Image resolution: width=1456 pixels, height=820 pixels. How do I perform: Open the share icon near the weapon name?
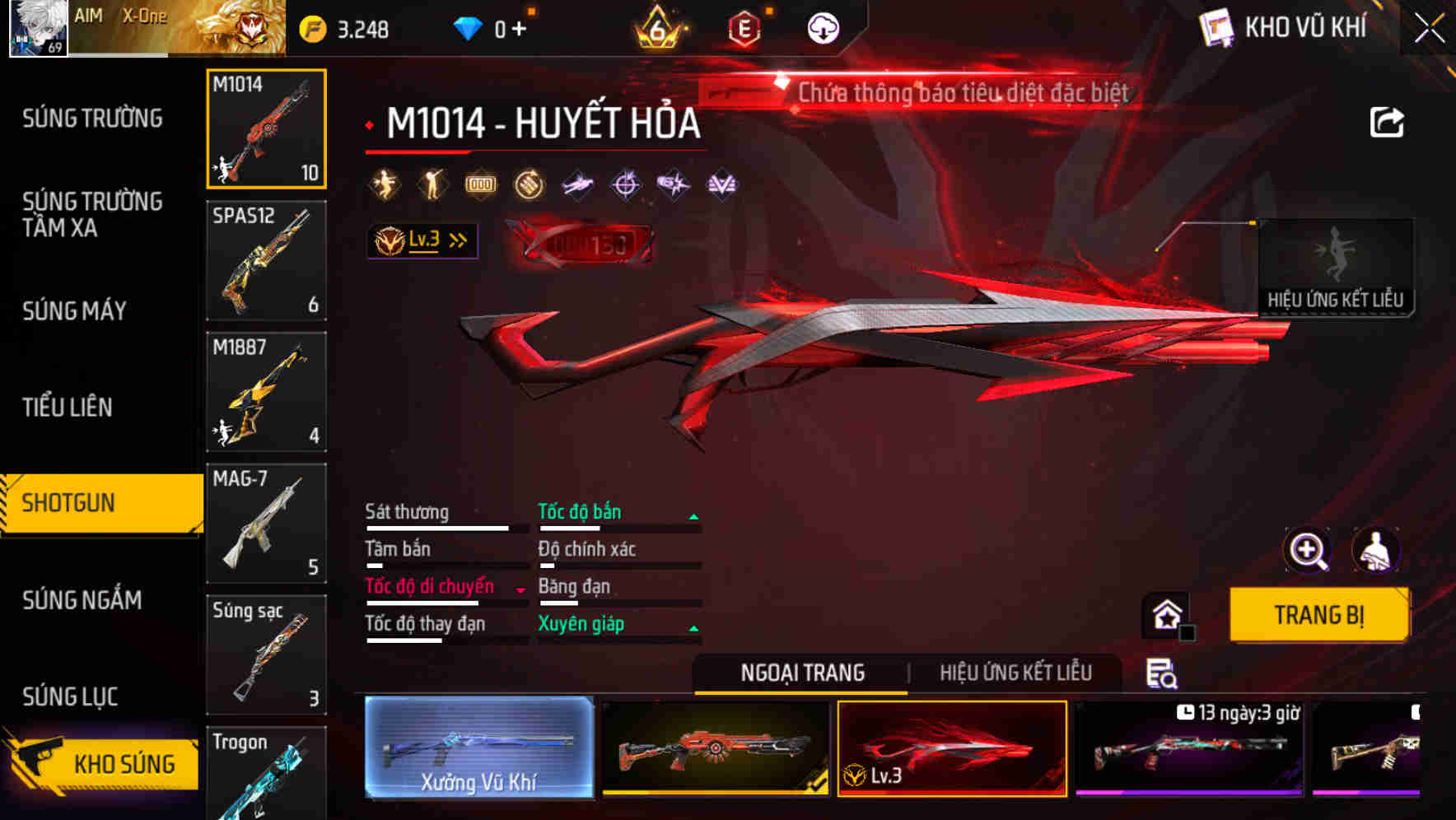(1388, 122)
